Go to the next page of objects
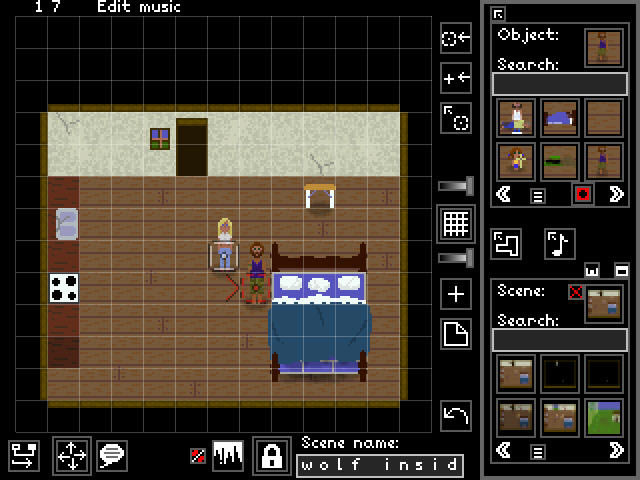This screenshot has height=480, width=640. coord(616,194)
